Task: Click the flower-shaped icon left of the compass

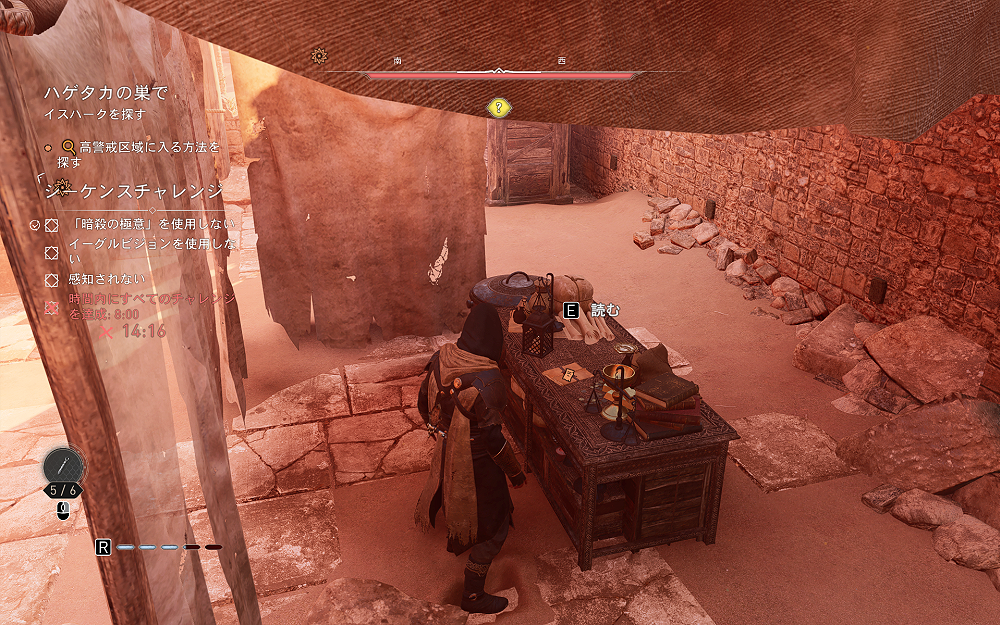Action: point(319,56)
